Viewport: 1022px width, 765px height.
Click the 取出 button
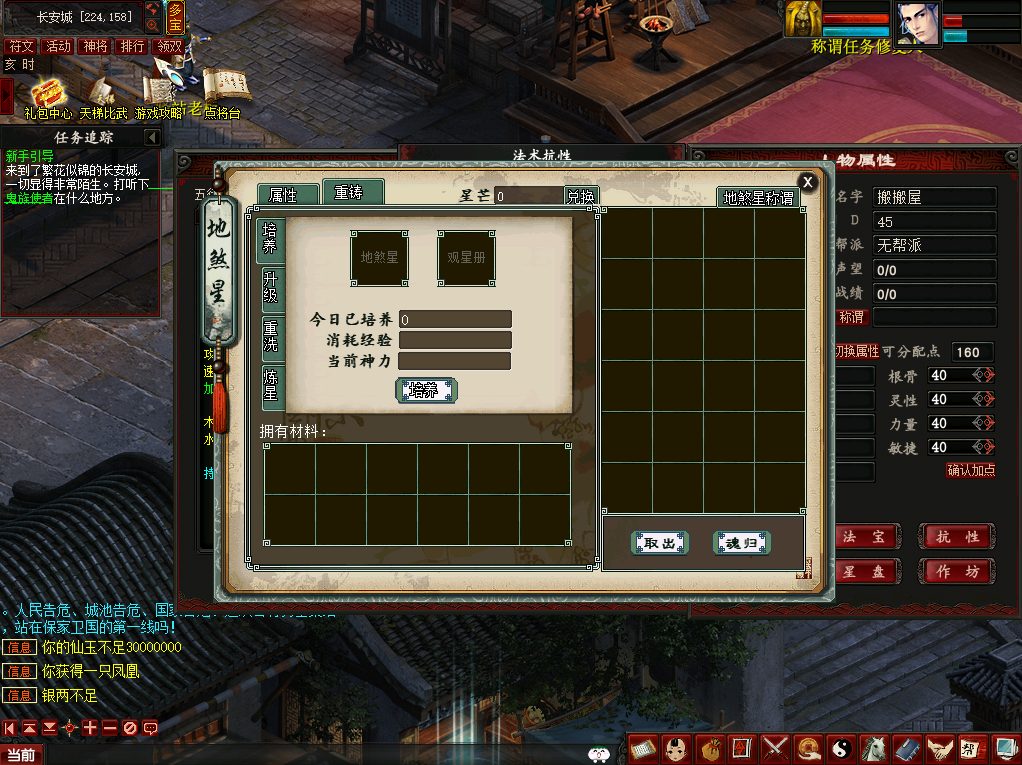(660, 543)
